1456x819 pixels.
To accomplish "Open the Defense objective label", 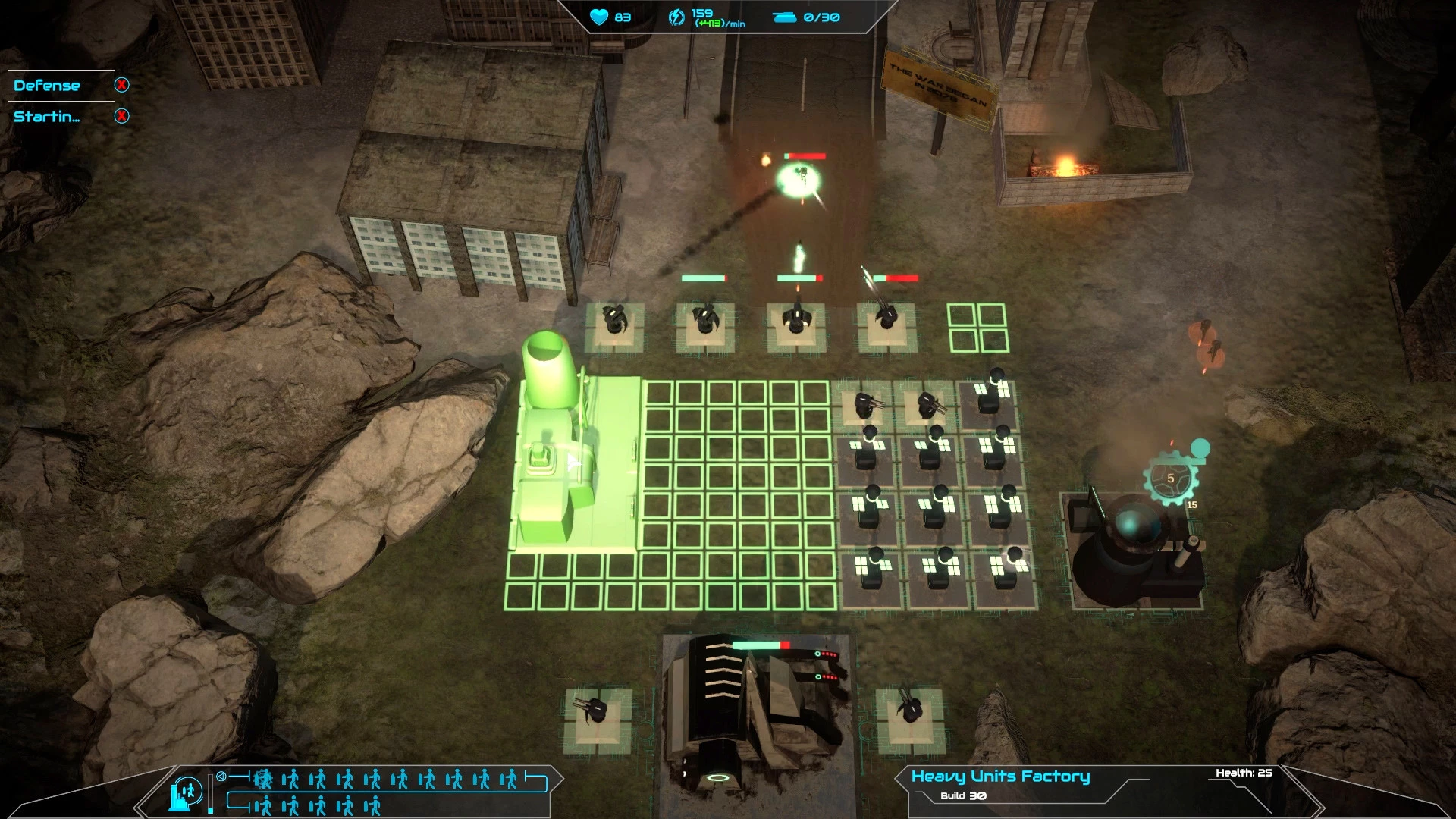I will coord(47,86).
